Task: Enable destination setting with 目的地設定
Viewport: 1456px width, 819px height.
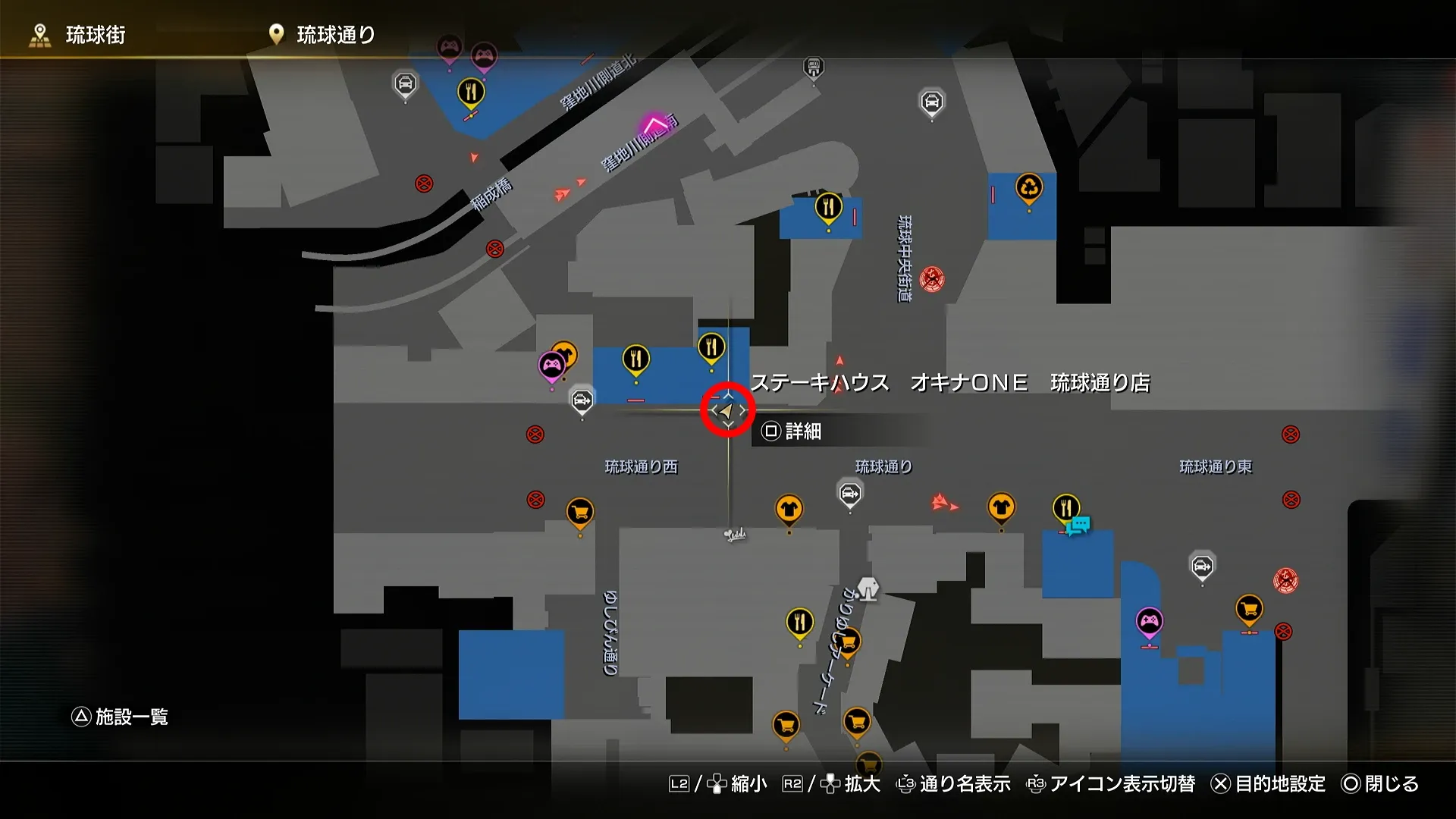Action: pyautogui.click(x=1282, y=786)
